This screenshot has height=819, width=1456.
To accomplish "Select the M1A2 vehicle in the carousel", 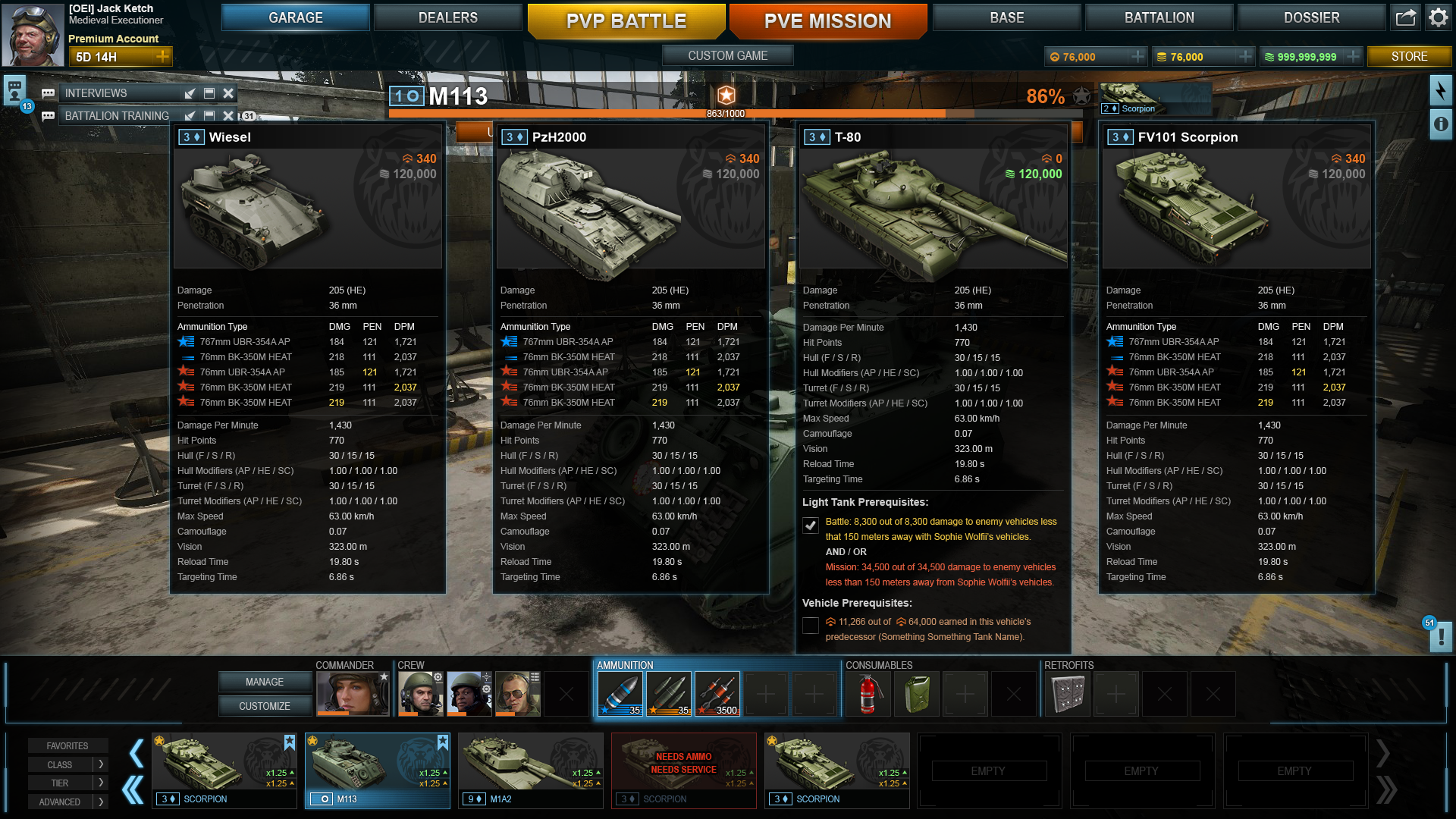I will click(530, 770).
